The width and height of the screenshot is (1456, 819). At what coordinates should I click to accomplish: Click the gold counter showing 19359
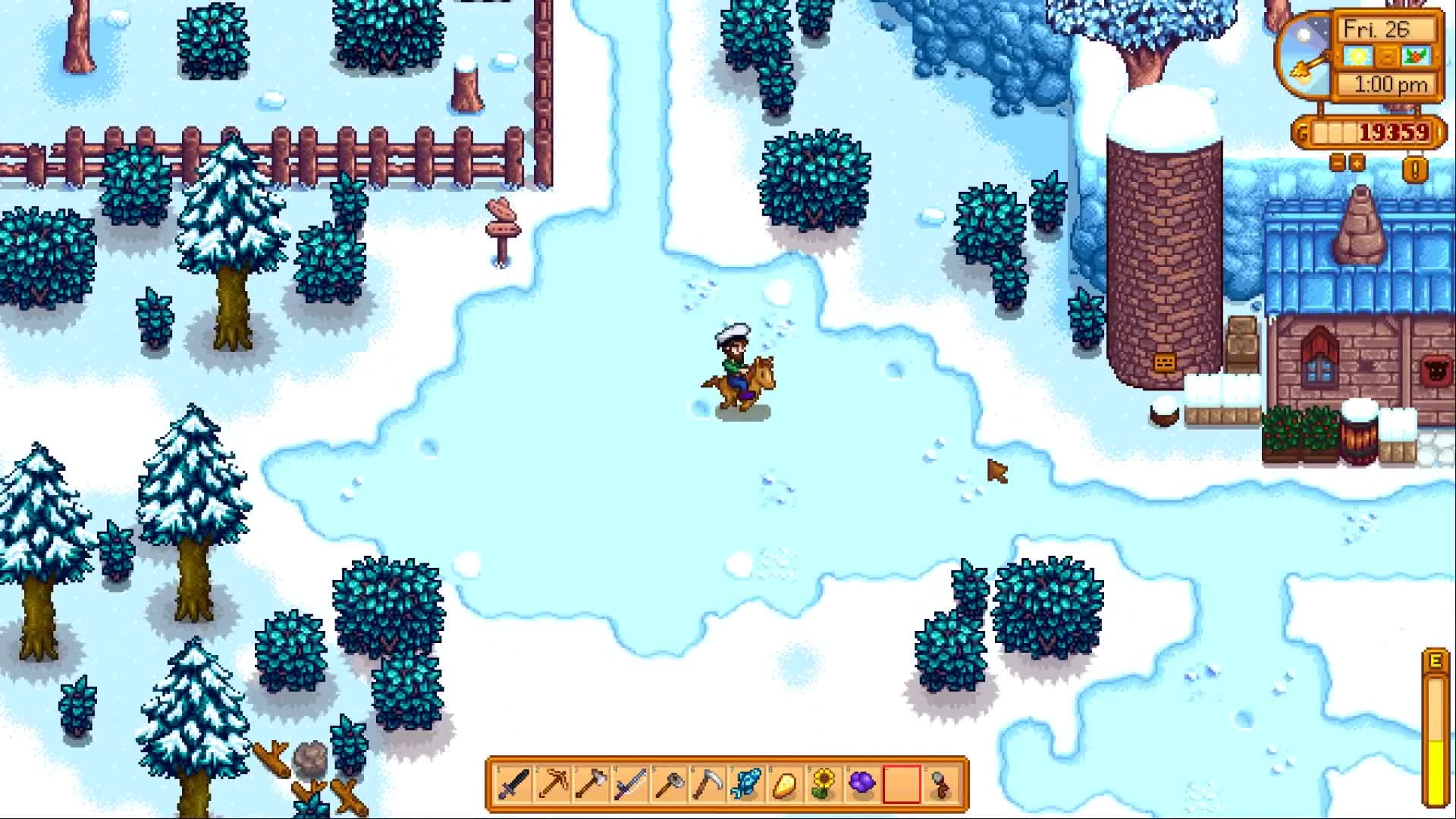(1395, 132)
